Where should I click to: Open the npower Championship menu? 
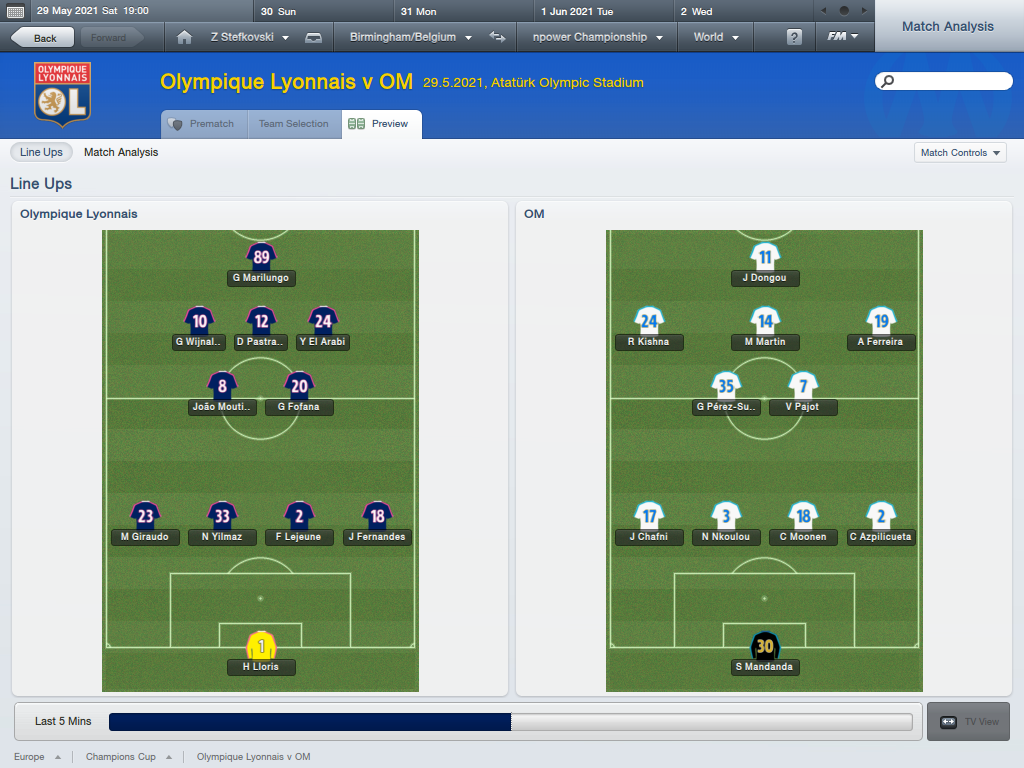point(597,37)
